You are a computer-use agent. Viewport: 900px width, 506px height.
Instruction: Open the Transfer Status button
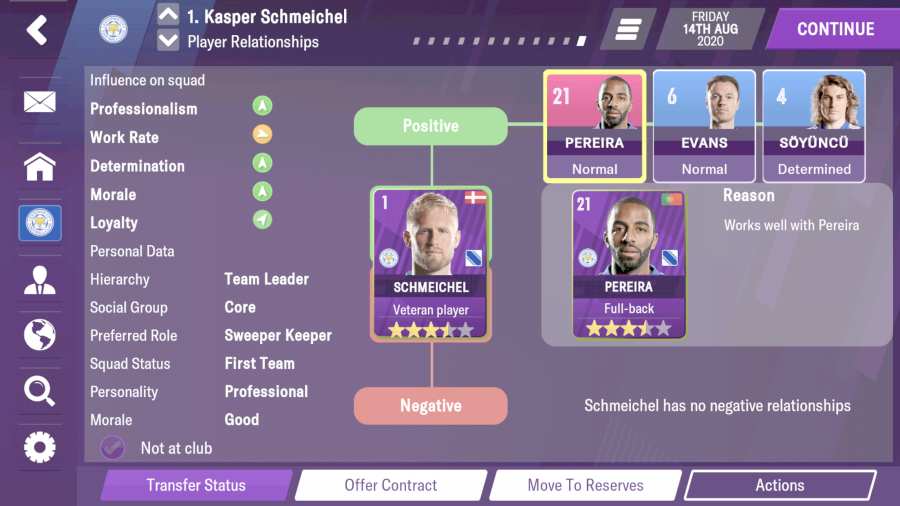point(196,485)
